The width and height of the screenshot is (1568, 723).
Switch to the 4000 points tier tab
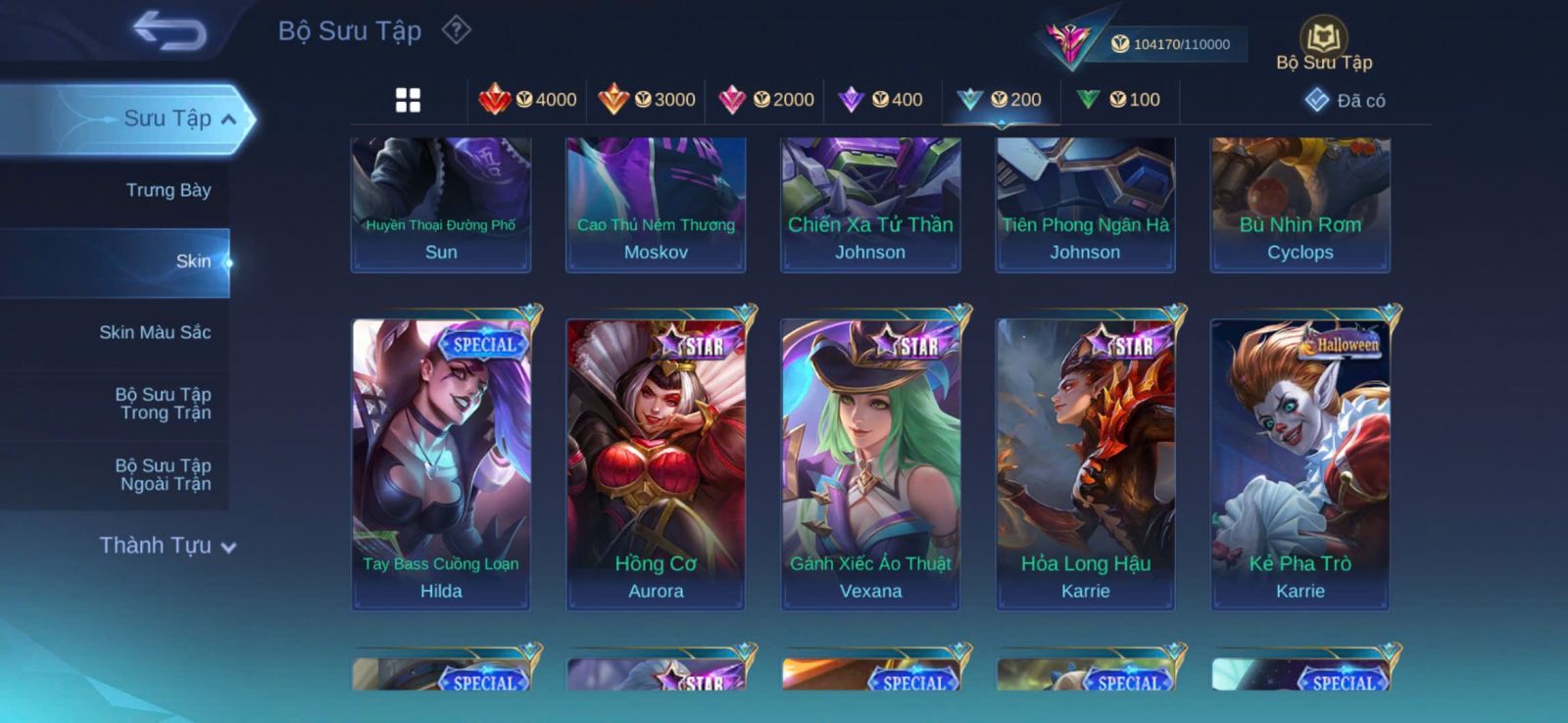click(x=527, y=100)
